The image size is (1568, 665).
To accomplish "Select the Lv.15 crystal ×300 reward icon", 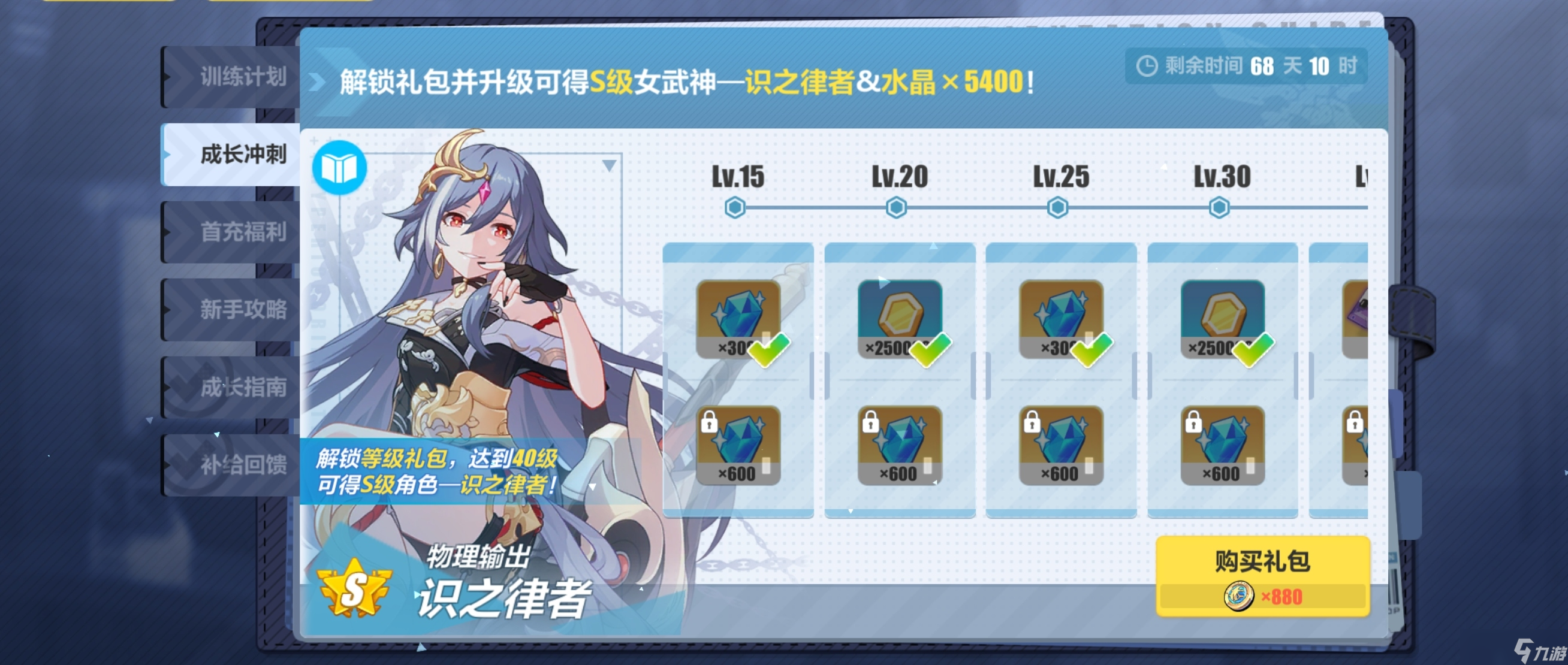I will pos(740,316).
